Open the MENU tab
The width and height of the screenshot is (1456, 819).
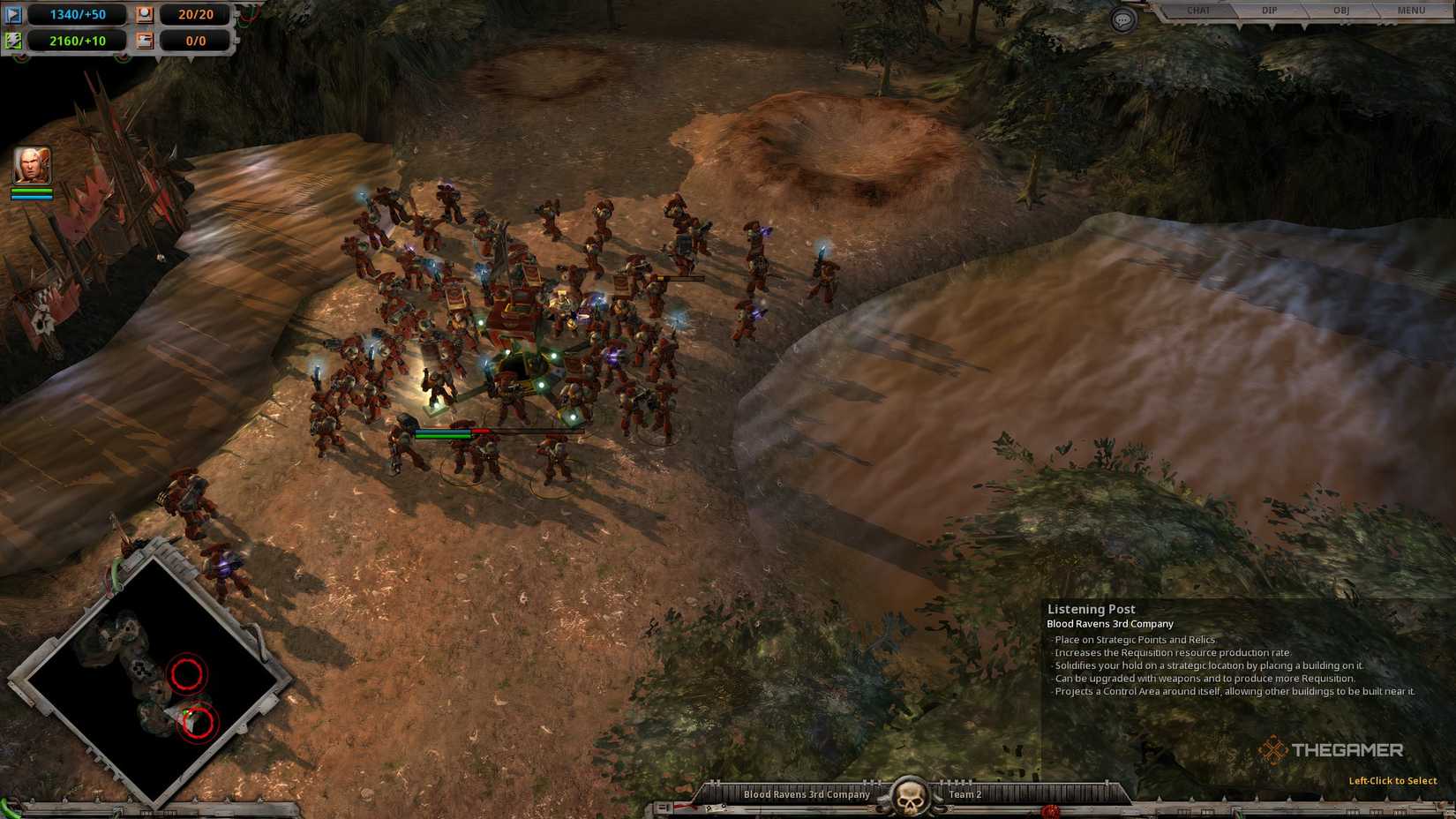point(1409,11)
